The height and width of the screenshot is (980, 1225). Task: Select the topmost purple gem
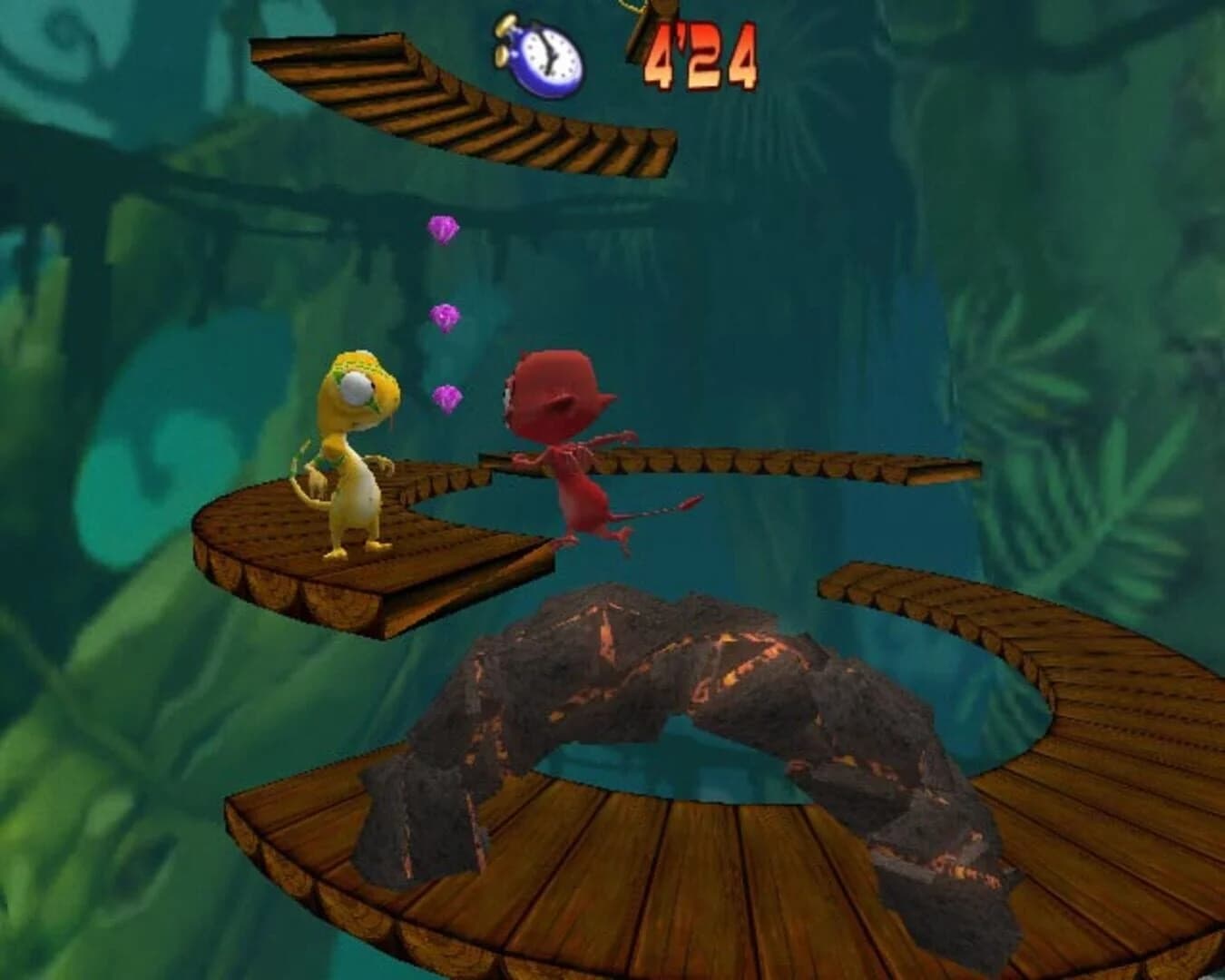(442, 227)
